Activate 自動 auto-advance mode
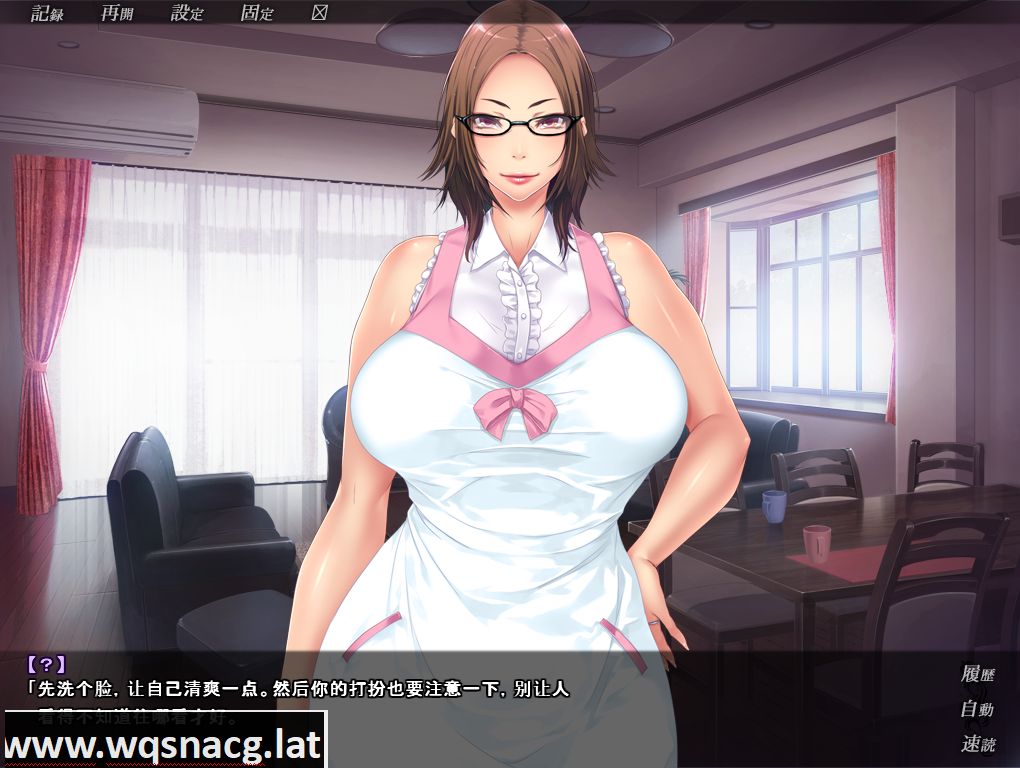This screenshot has height=768, width=1020. 976,709
